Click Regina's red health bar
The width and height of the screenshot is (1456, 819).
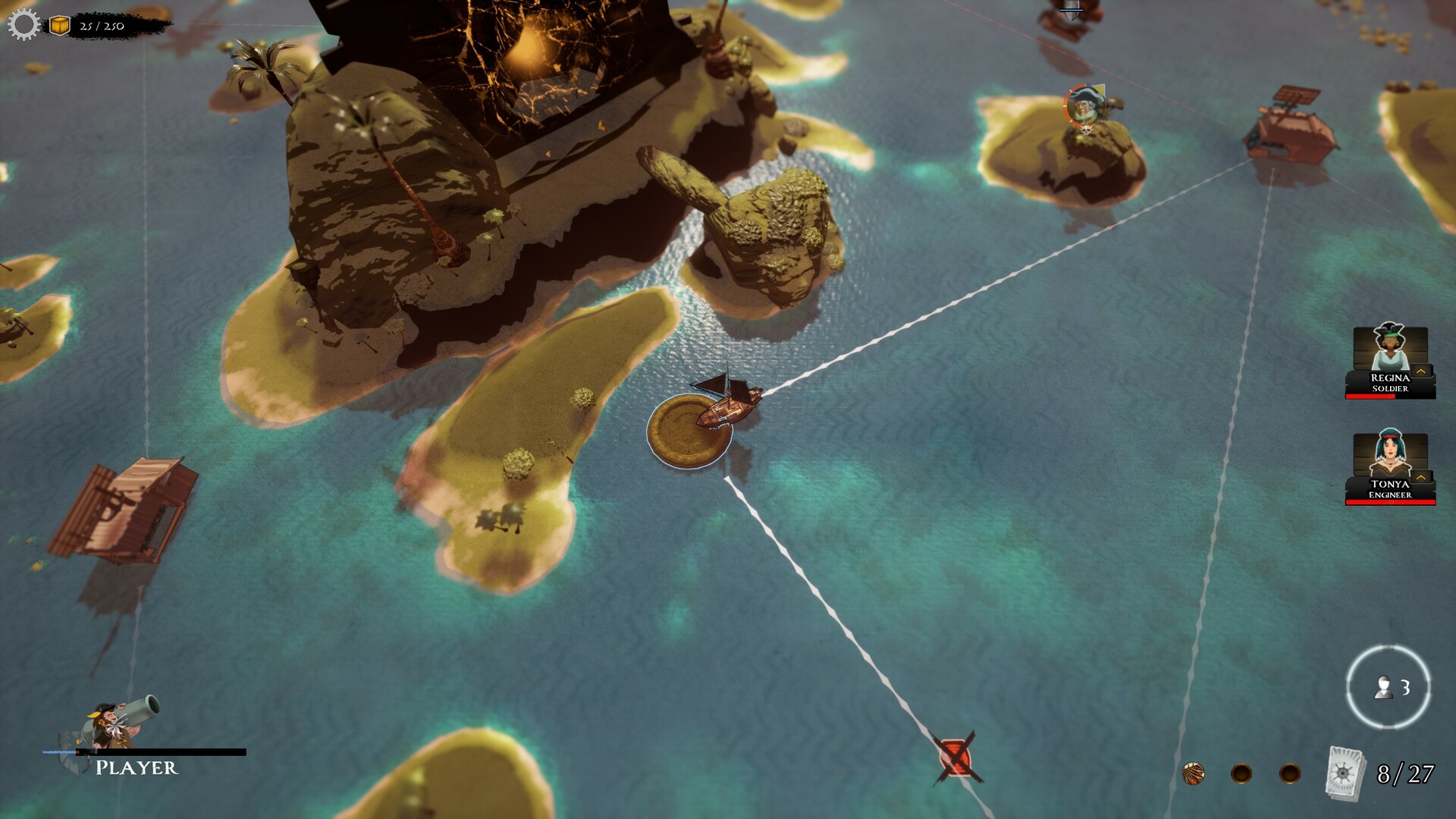1373,396
